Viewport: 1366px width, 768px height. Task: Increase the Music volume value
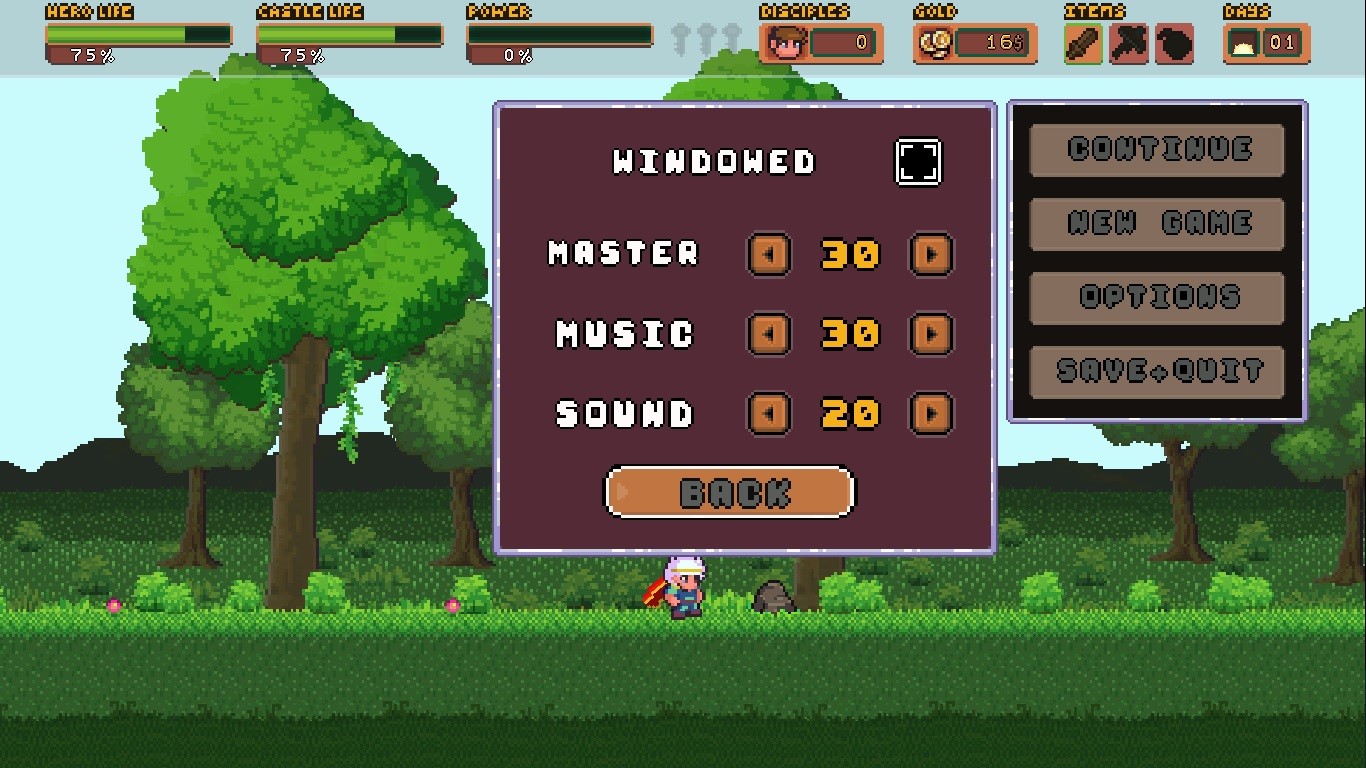click(930, 334)
